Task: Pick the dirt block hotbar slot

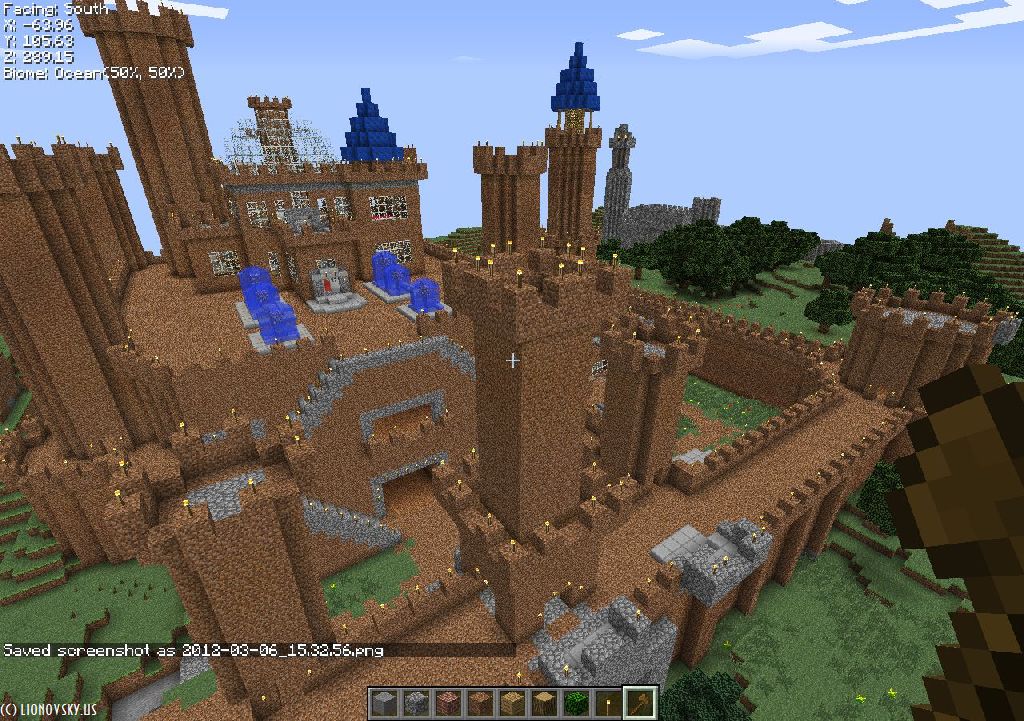Action: pos(479,703)
